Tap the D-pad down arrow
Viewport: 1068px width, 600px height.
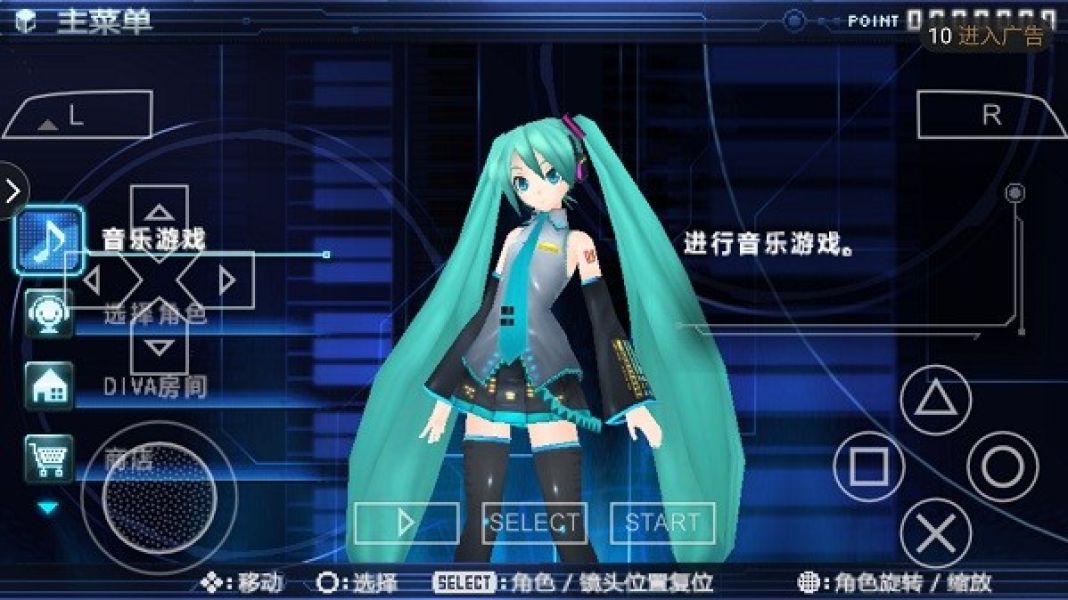point(159,348)
